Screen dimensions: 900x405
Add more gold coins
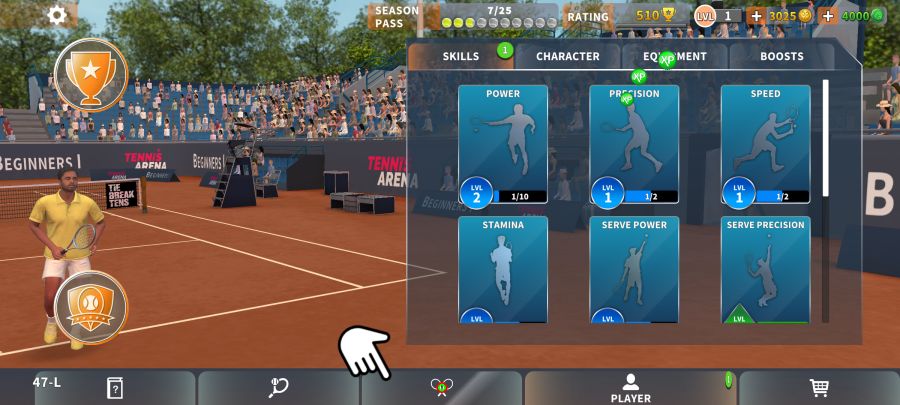click(756, 16)
